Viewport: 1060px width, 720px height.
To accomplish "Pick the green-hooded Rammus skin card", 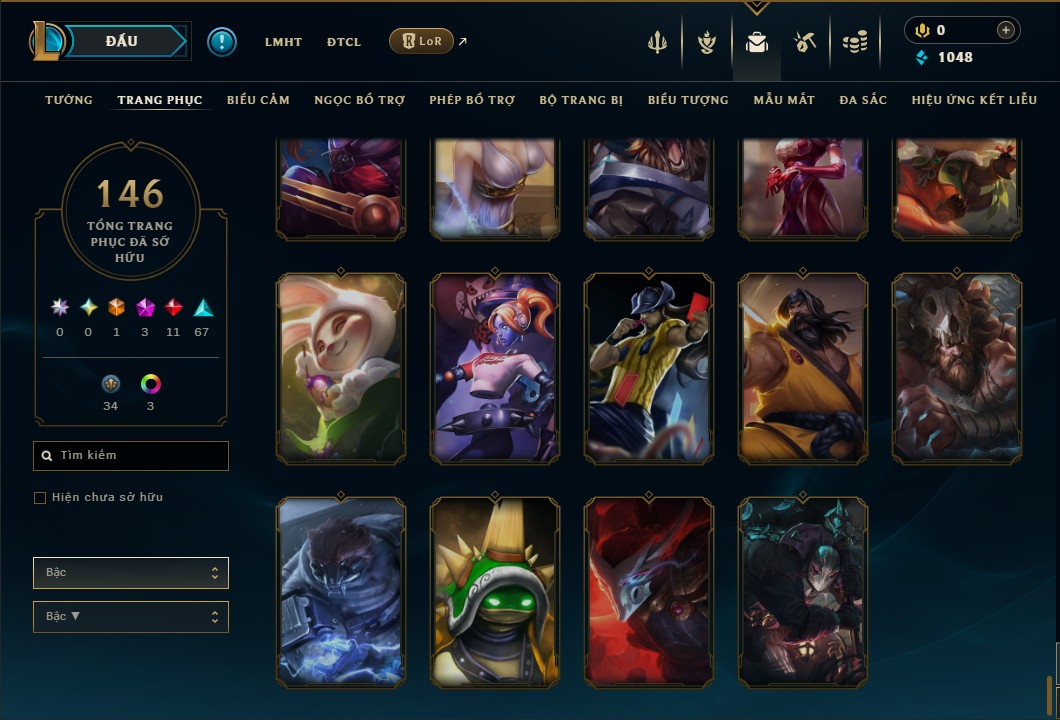I will pos(495,592).
